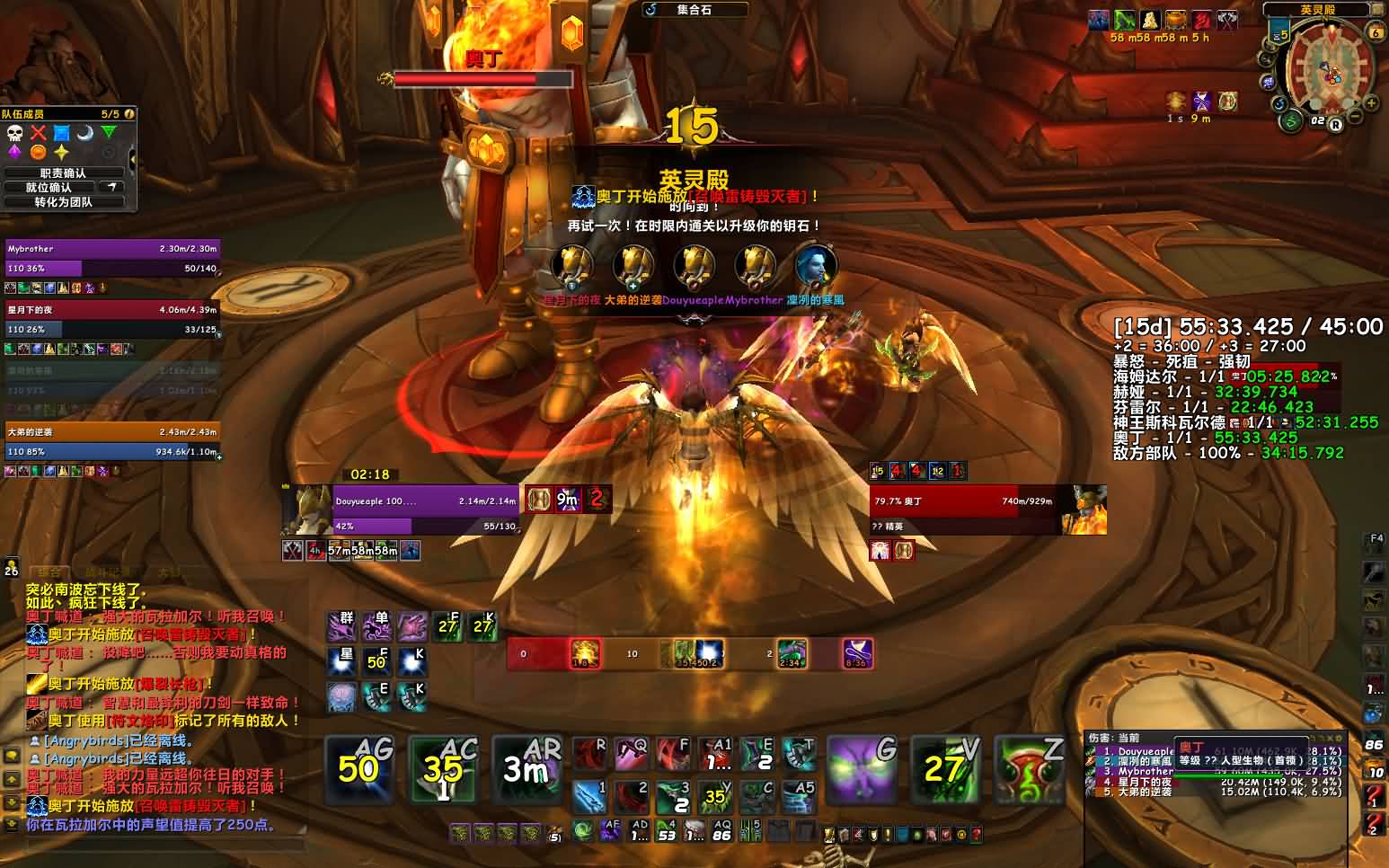
Task: Select the skull raid target marker
Action: [x=15, y=134]
